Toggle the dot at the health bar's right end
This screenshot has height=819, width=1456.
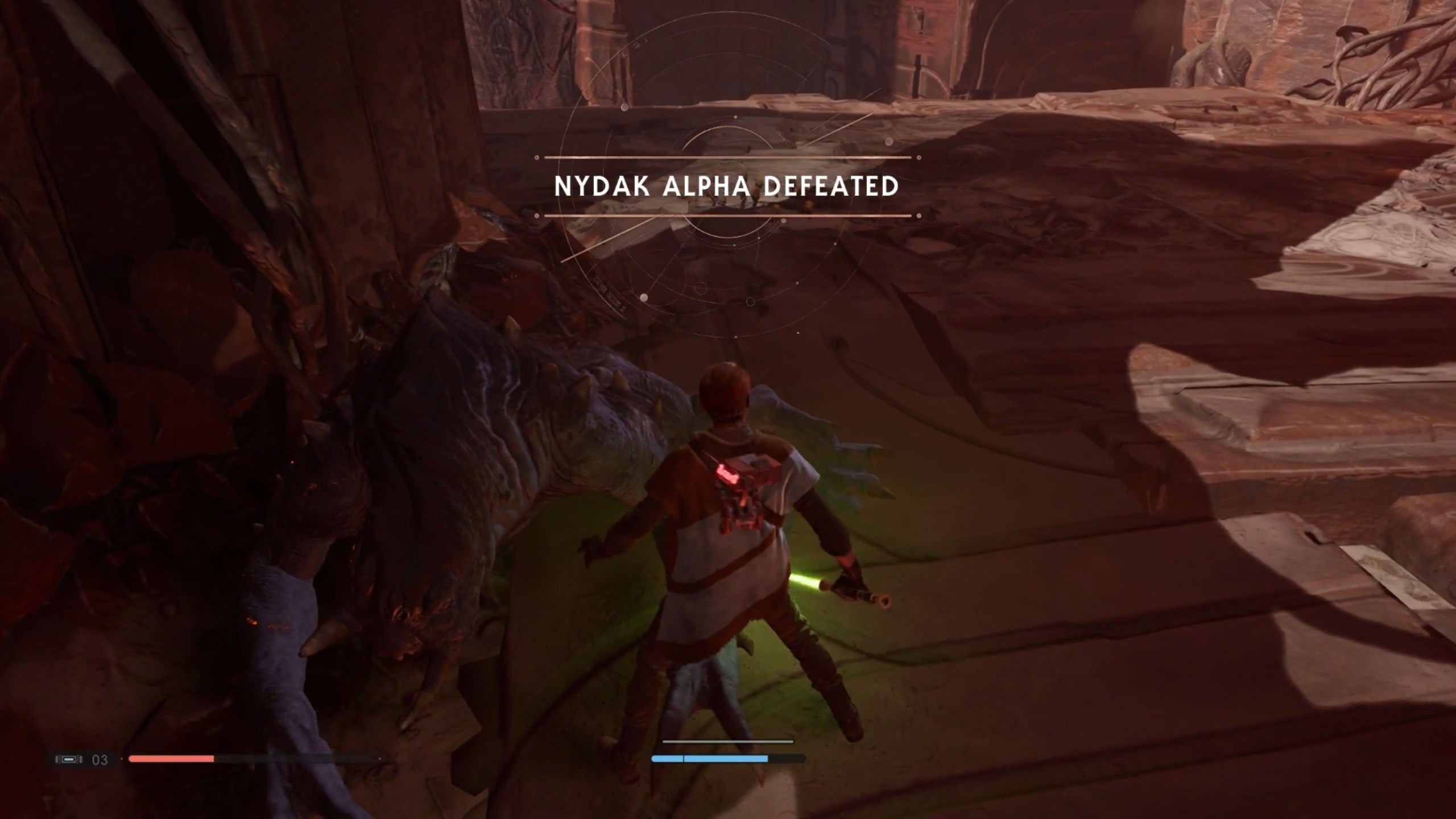pos(379,759)
